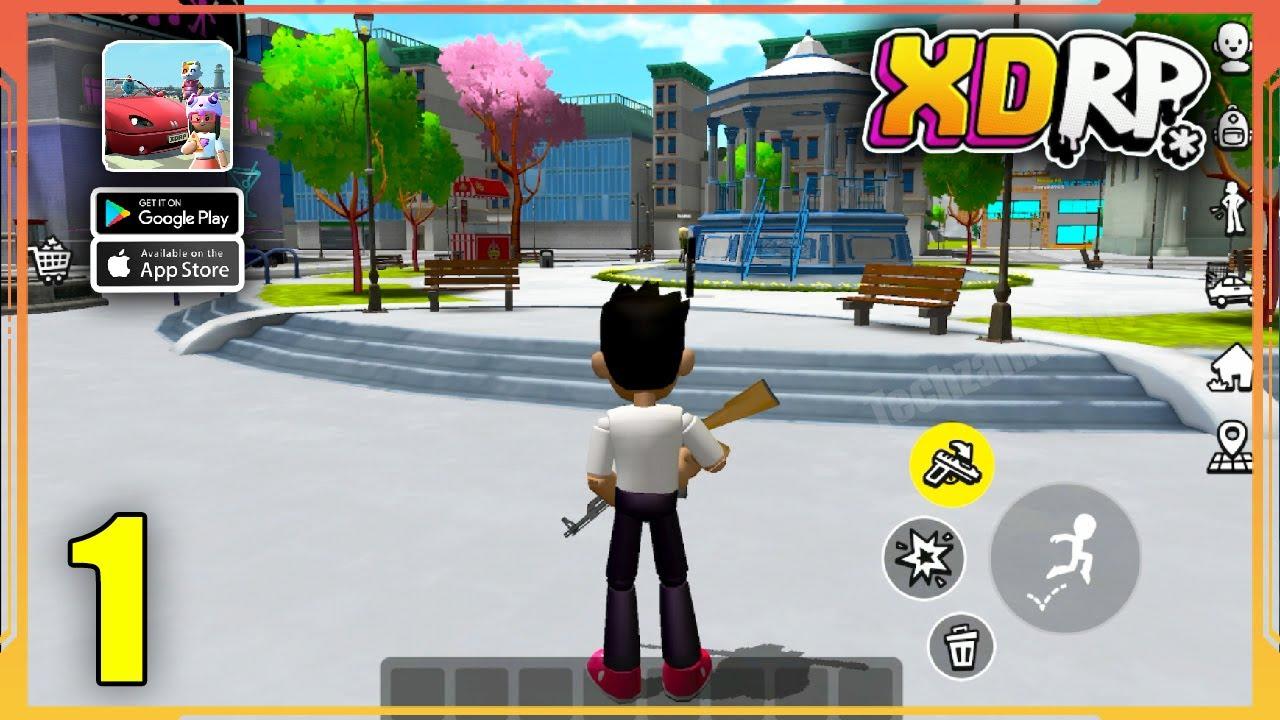Open the backpack inventory icon
The image size is (1280, 720).
click(x=1232, y=130)
